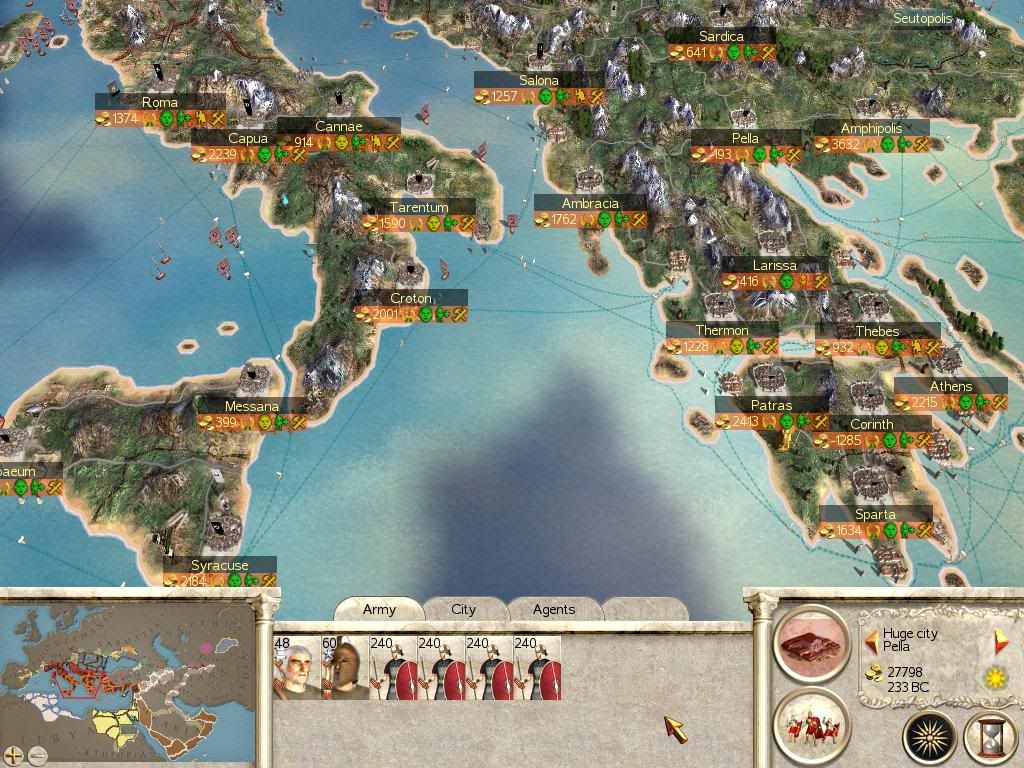Choose the Salona settlement label
Viewport: 1024px width, 768px height.
click(x=539, y=81)
